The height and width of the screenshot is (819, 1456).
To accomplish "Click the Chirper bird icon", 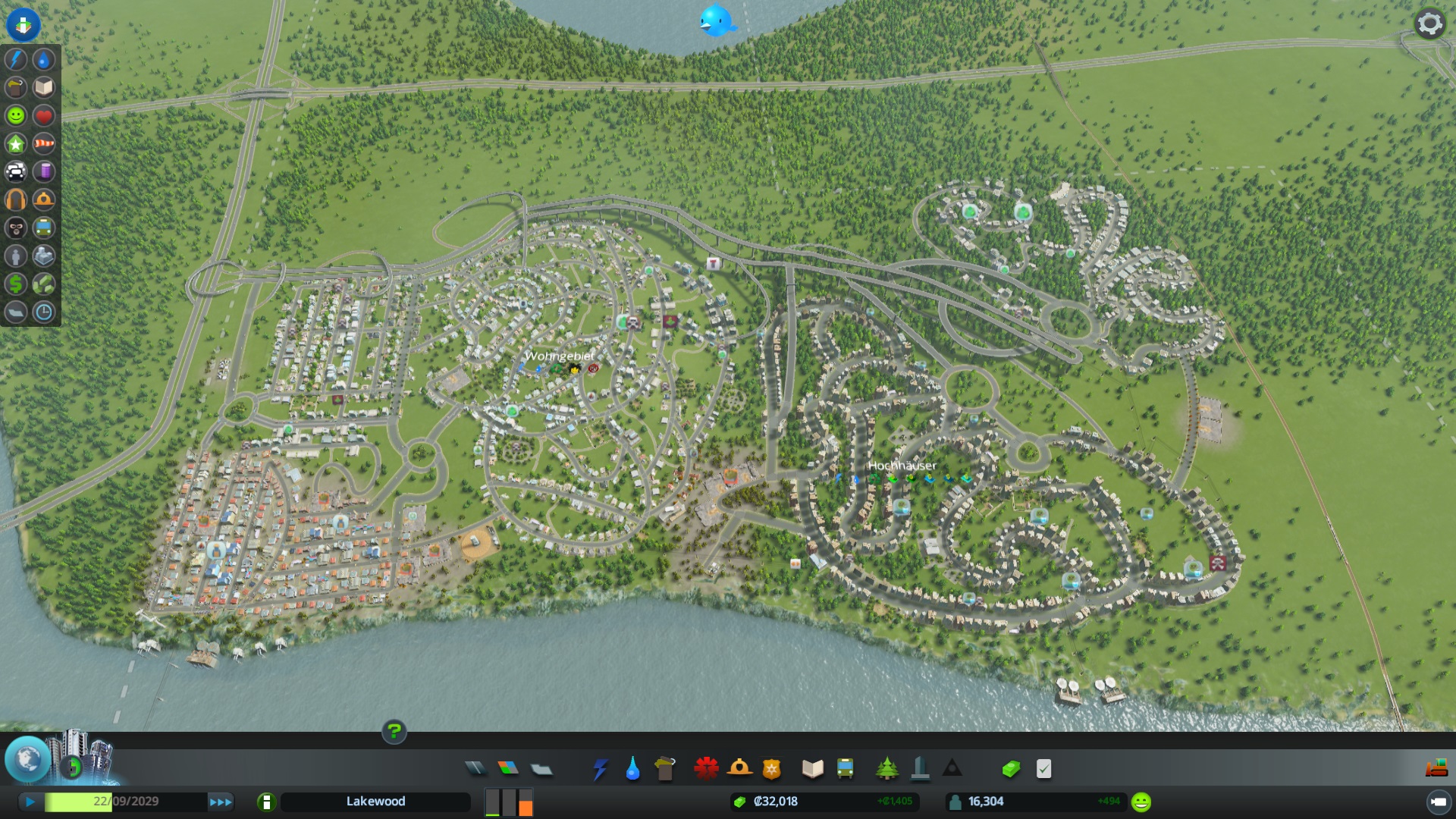I will pos(715,20).
